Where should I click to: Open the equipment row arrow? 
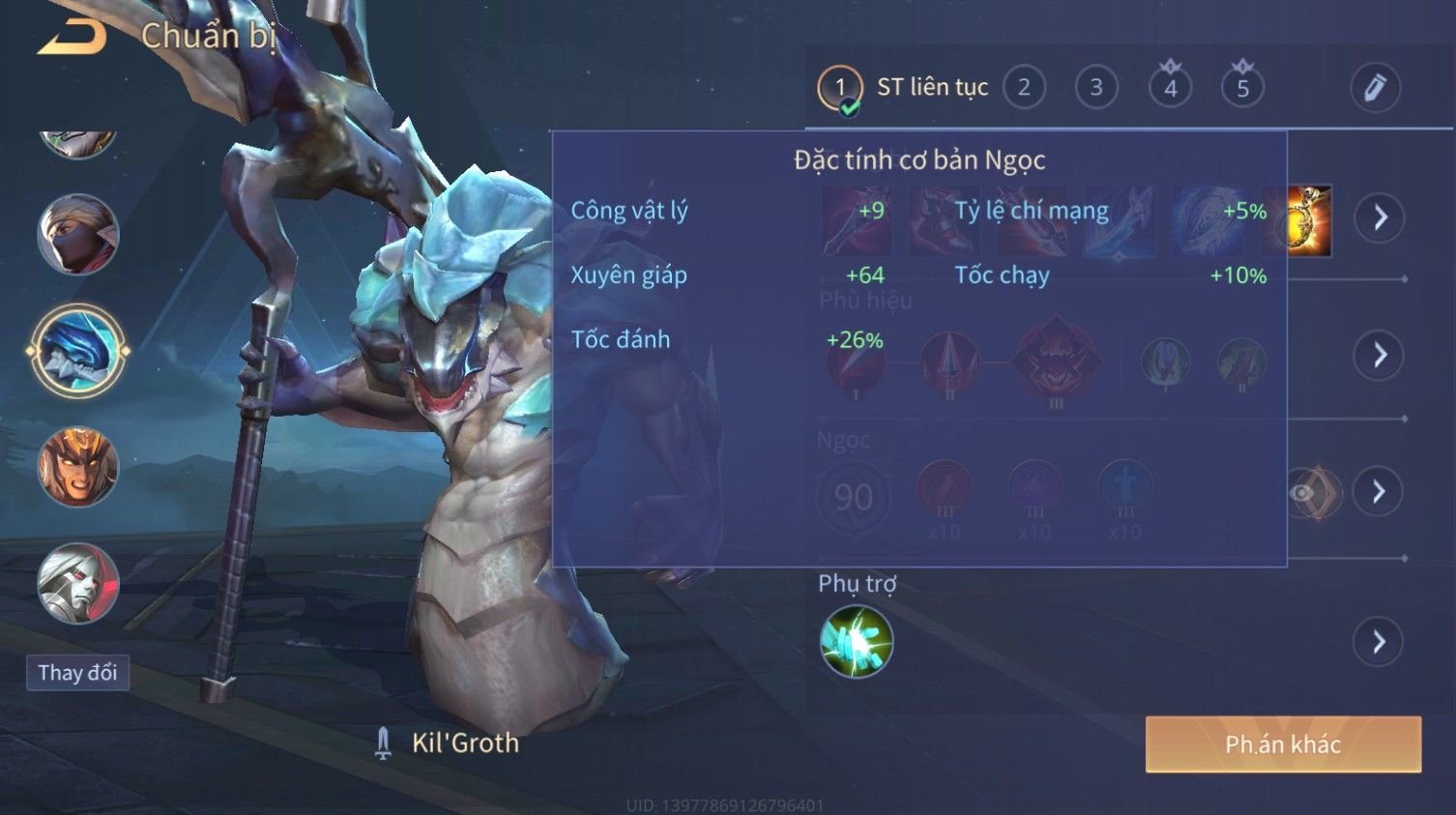click(x=1379, y=218)
